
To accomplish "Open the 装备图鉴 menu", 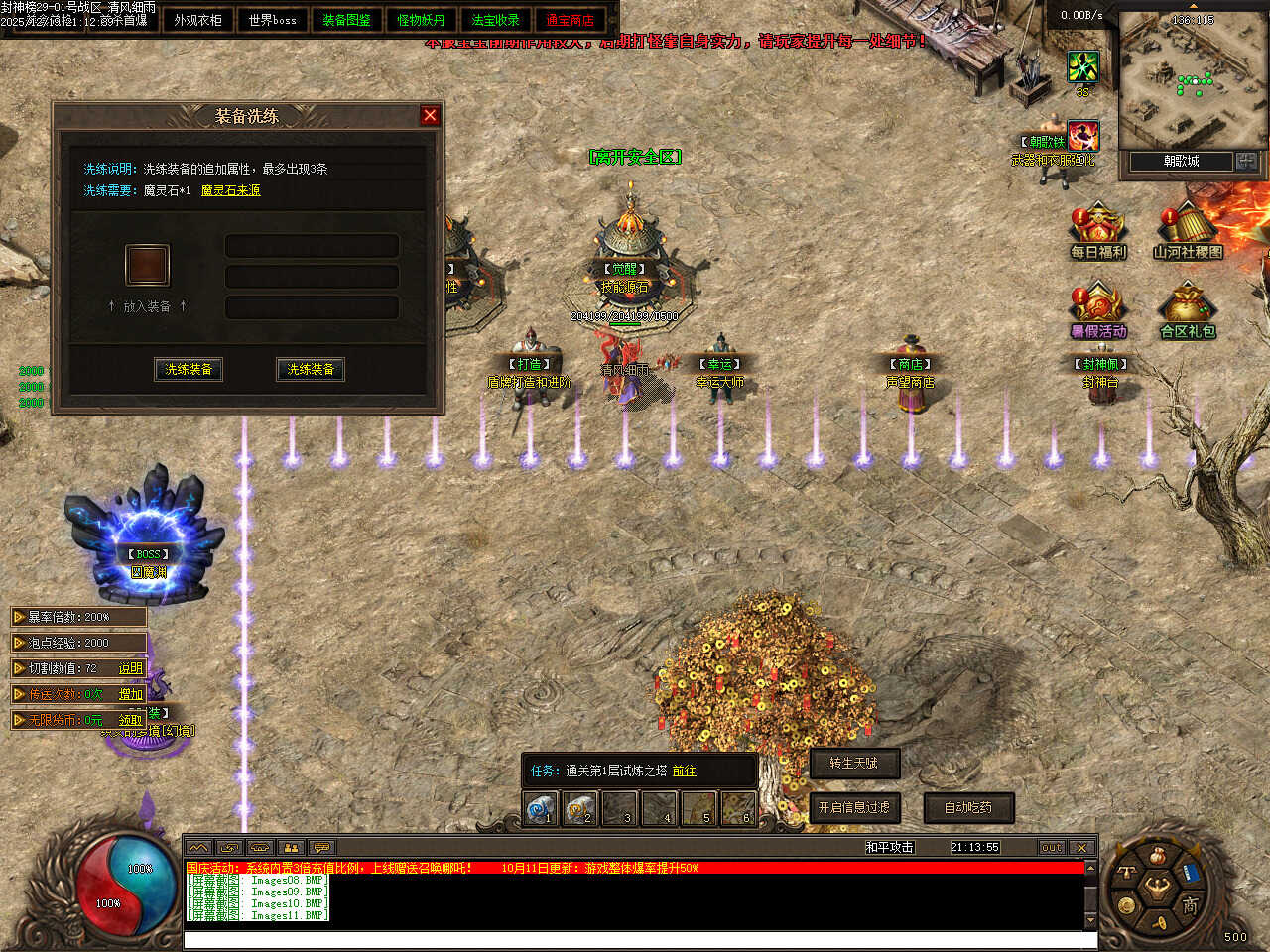I will pyautogui.click(x=346, y=20).
